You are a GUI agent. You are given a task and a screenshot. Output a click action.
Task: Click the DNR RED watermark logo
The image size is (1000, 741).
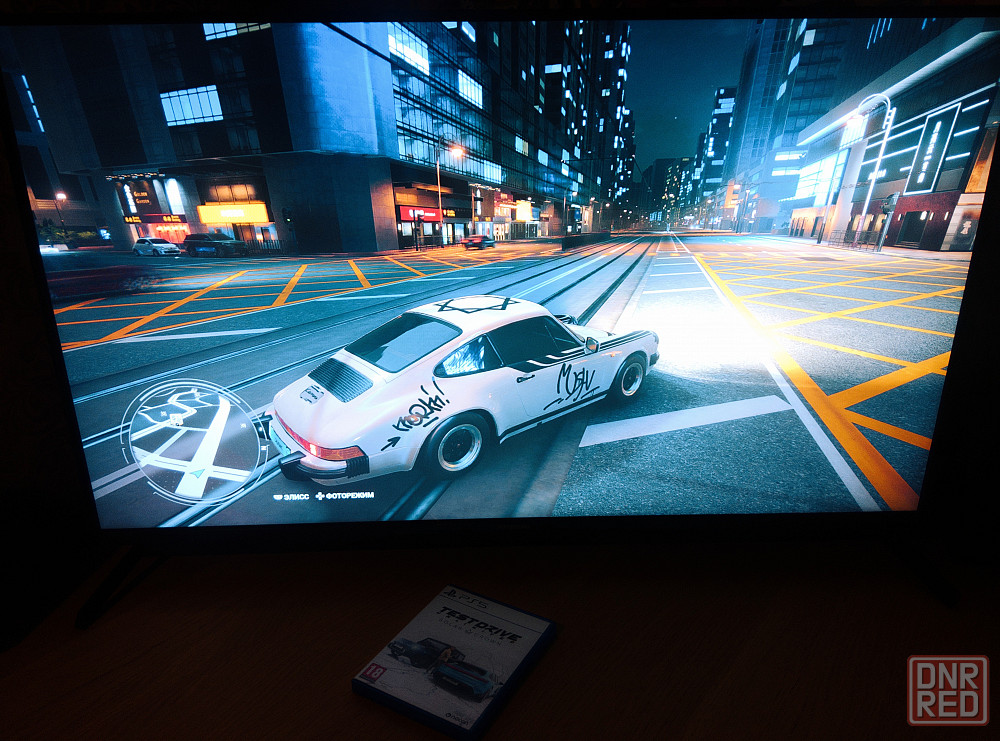(947, 690)
